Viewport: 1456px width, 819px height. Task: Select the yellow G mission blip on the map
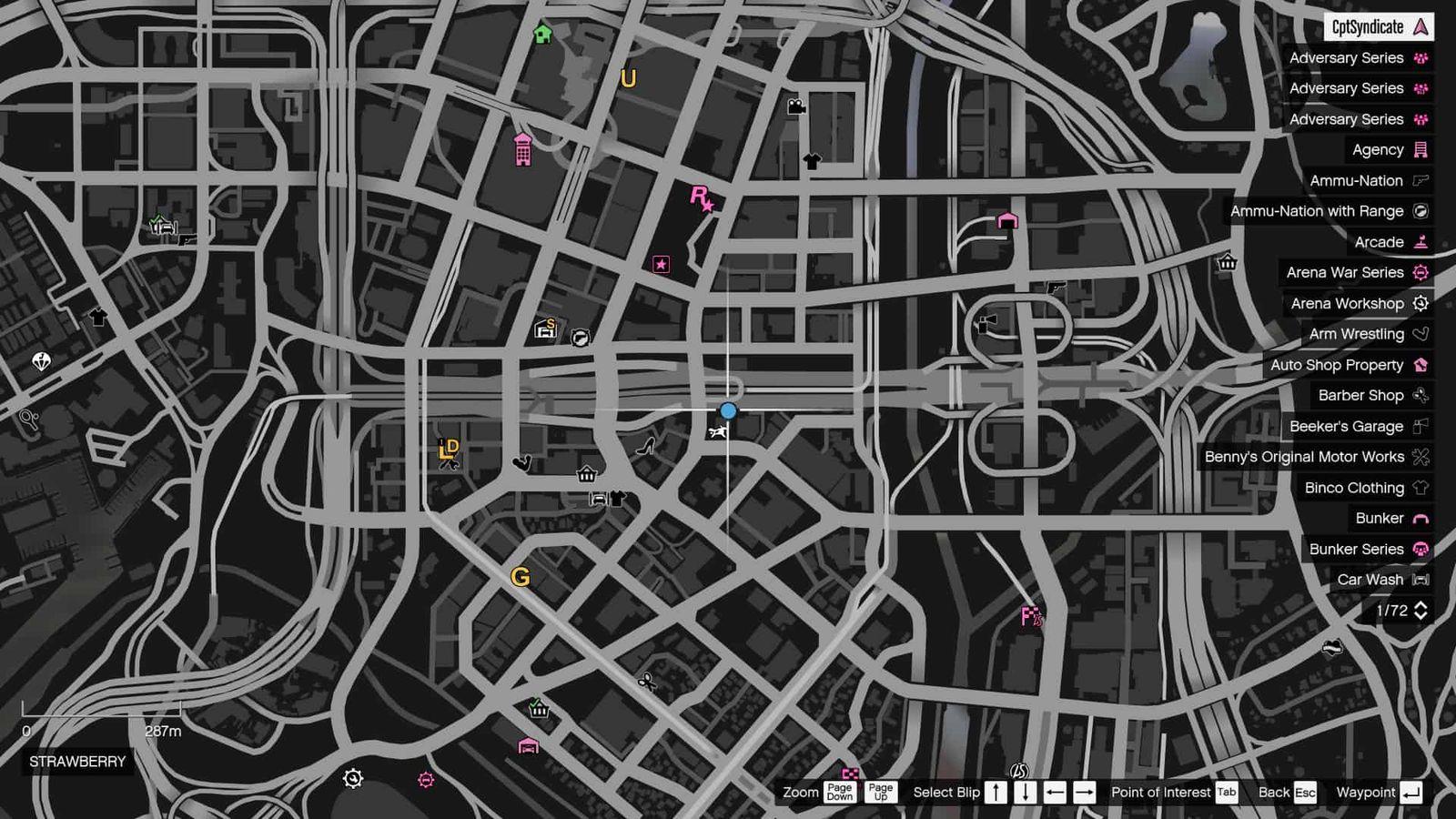(x=521, y=576)
